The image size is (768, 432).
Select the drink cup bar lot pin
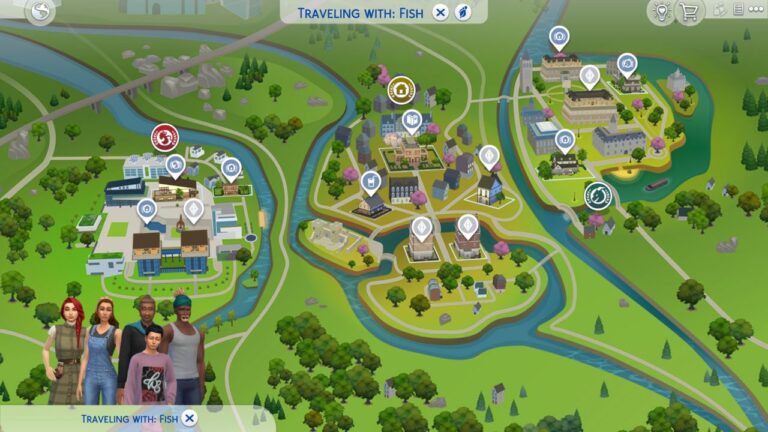pyautogui.click(x=371, y=182)
